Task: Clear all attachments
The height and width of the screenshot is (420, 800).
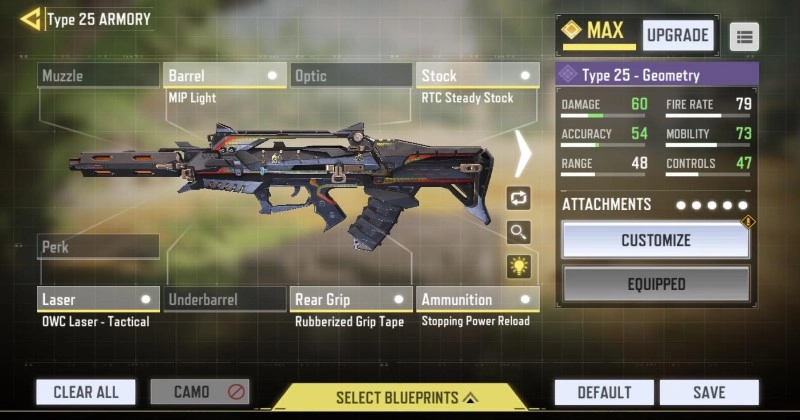Action: pos(86,392)
